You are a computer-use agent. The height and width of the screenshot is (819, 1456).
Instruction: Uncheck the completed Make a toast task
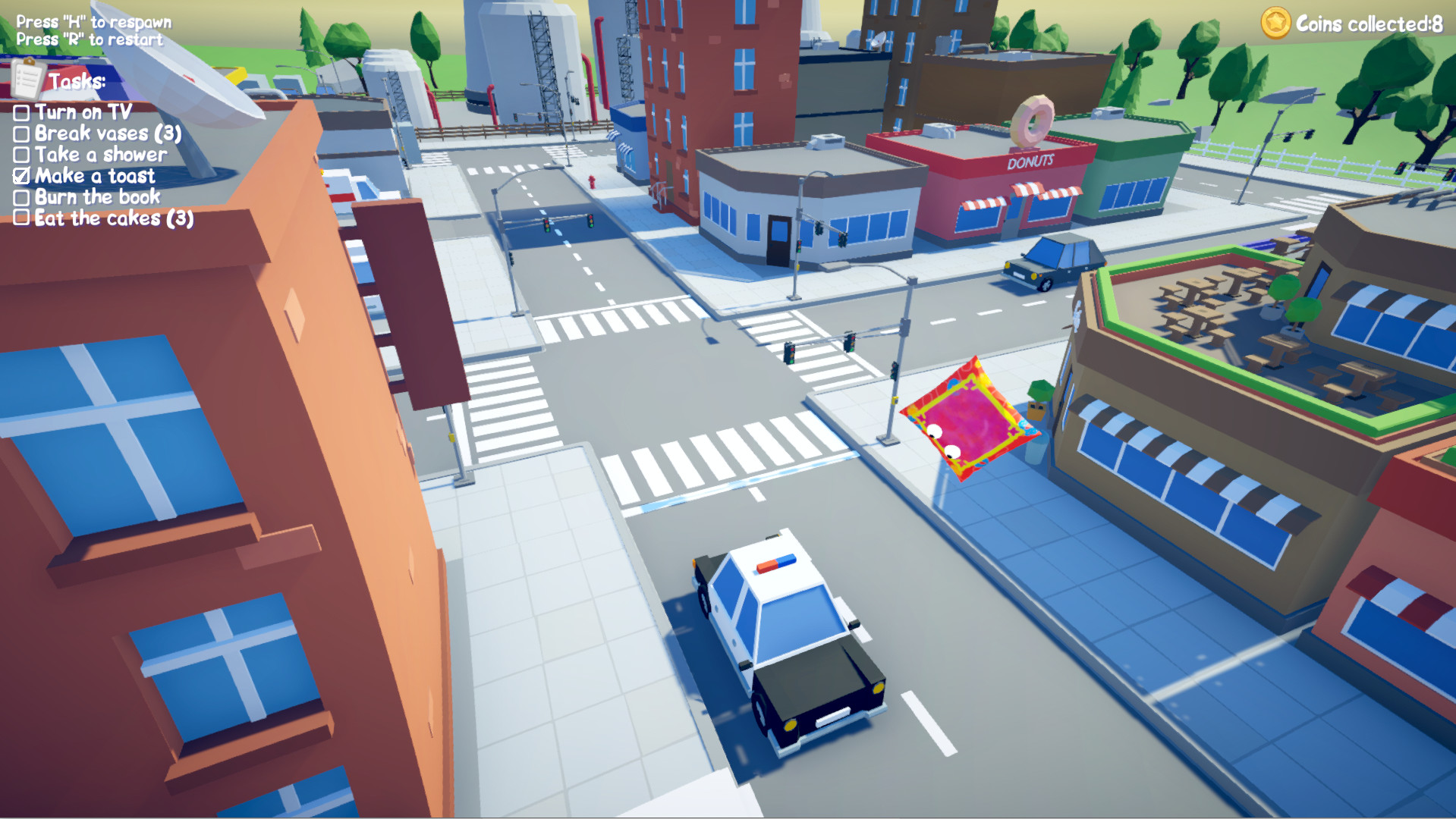point(20,175)
